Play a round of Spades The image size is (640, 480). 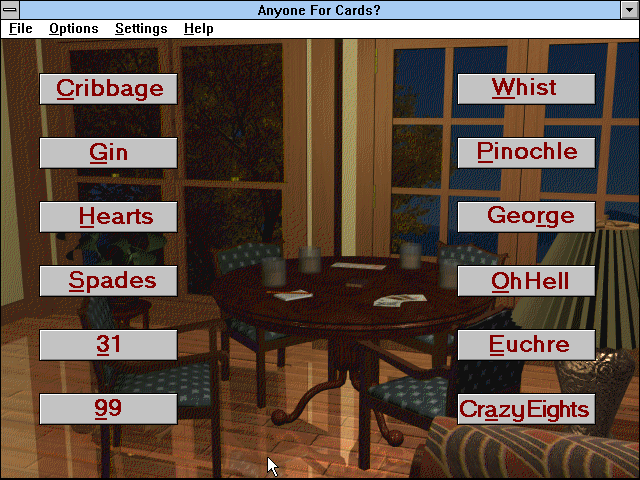(x=109, y=281)
